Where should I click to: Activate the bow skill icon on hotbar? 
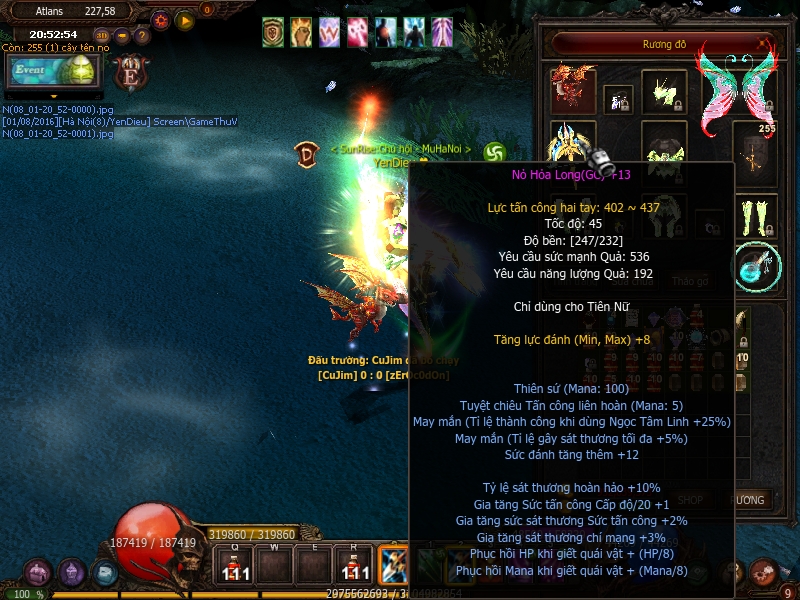pyautogui.click(x=391, y=564)
